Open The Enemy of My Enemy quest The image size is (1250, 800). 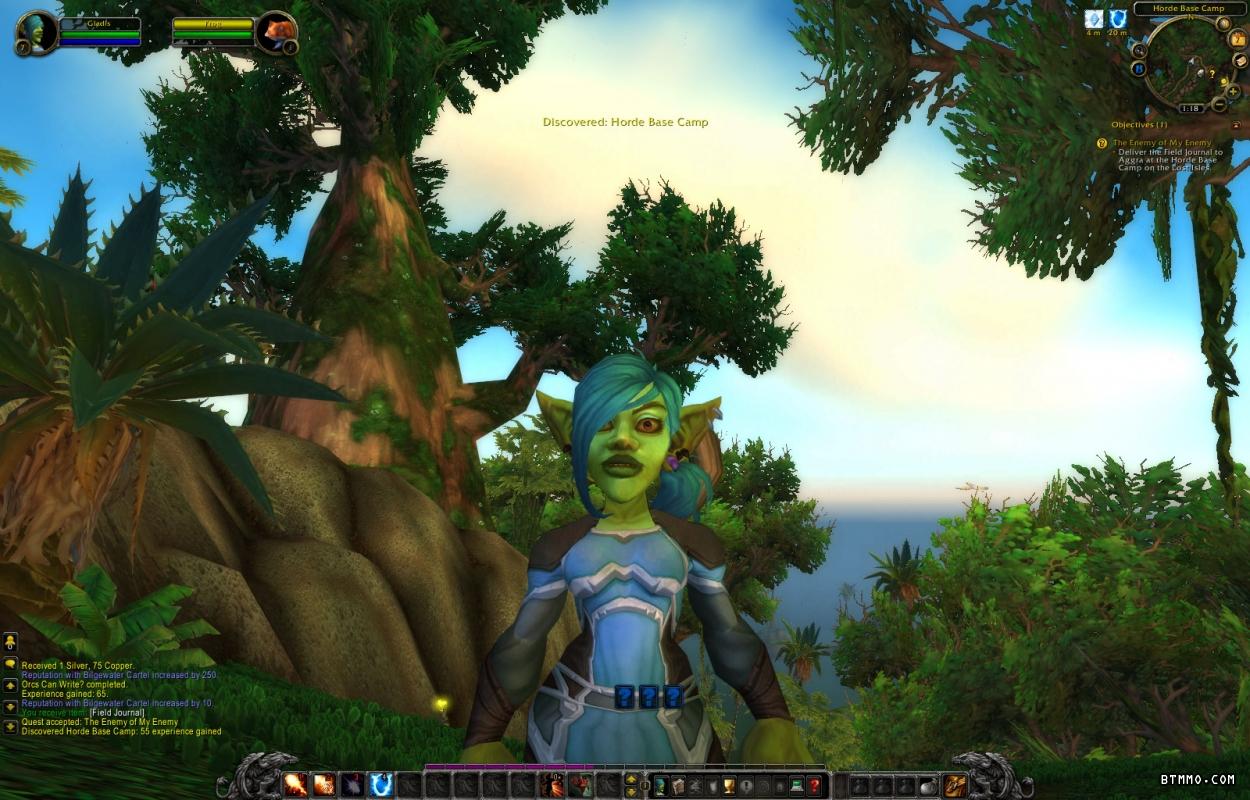point(1162,143)
